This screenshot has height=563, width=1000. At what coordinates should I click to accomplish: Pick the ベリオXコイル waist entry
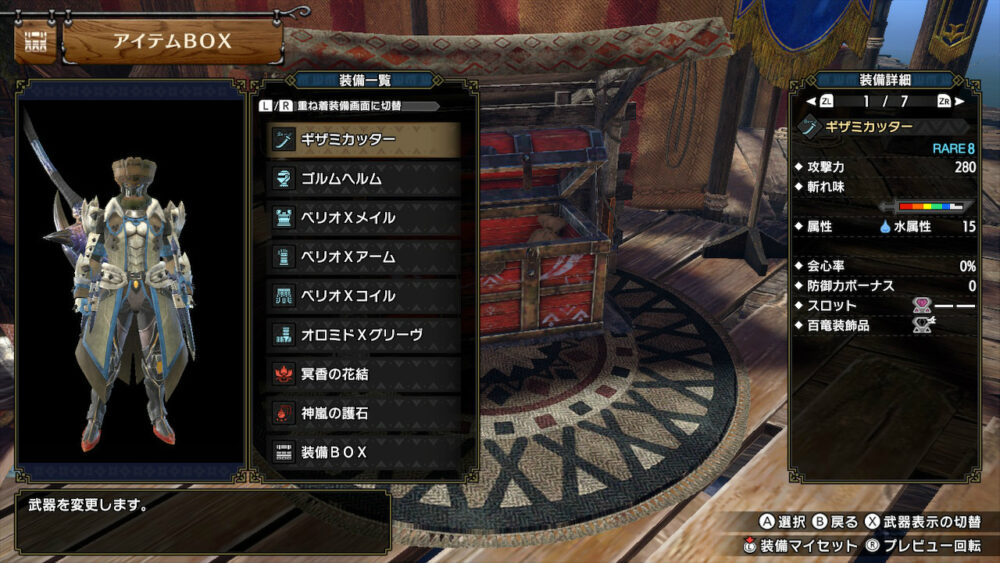(363, 295)
